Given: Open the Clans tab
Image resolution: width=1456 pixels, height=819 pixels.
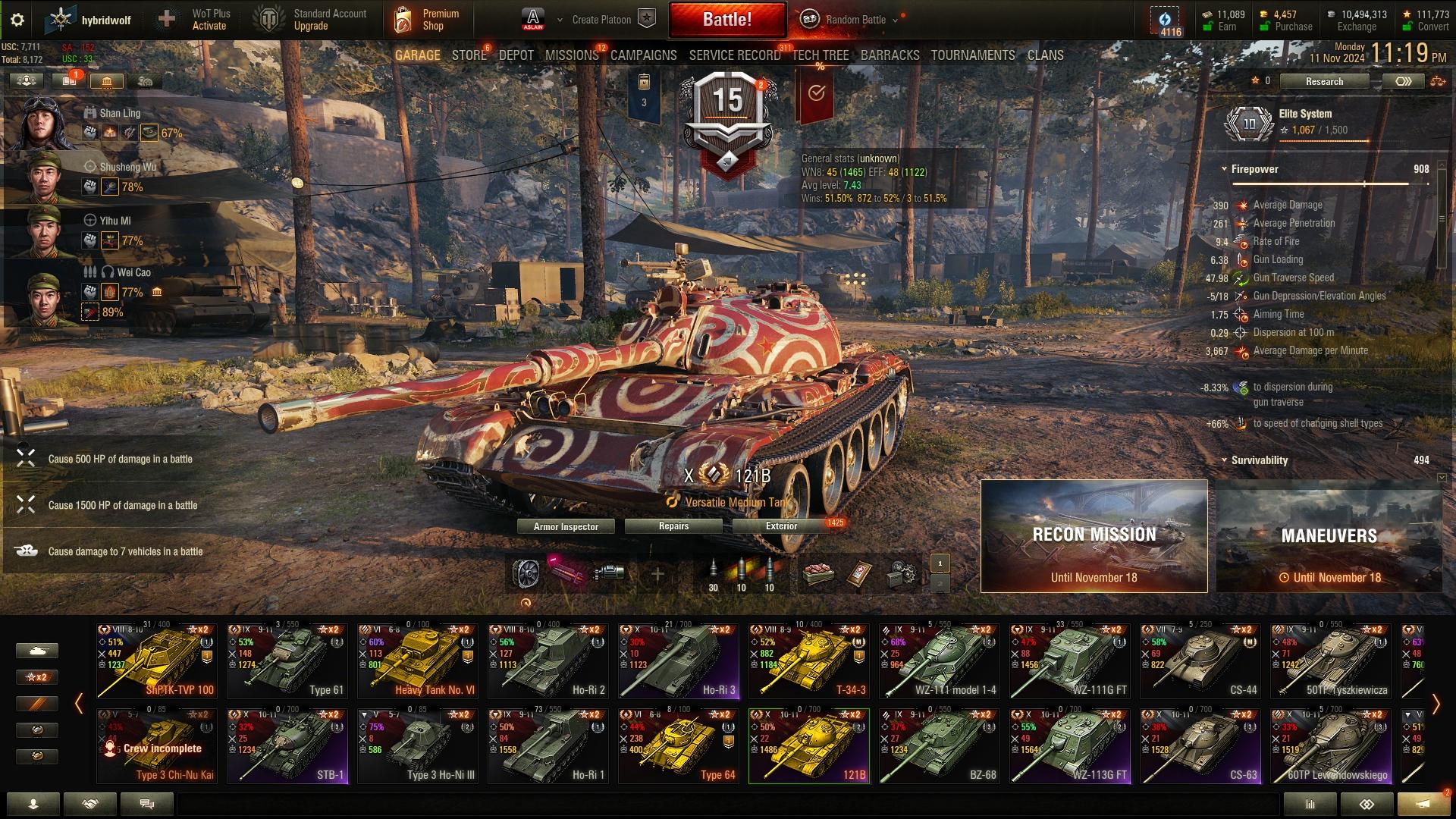Looking at the screenshot, I should [1045, 55].
